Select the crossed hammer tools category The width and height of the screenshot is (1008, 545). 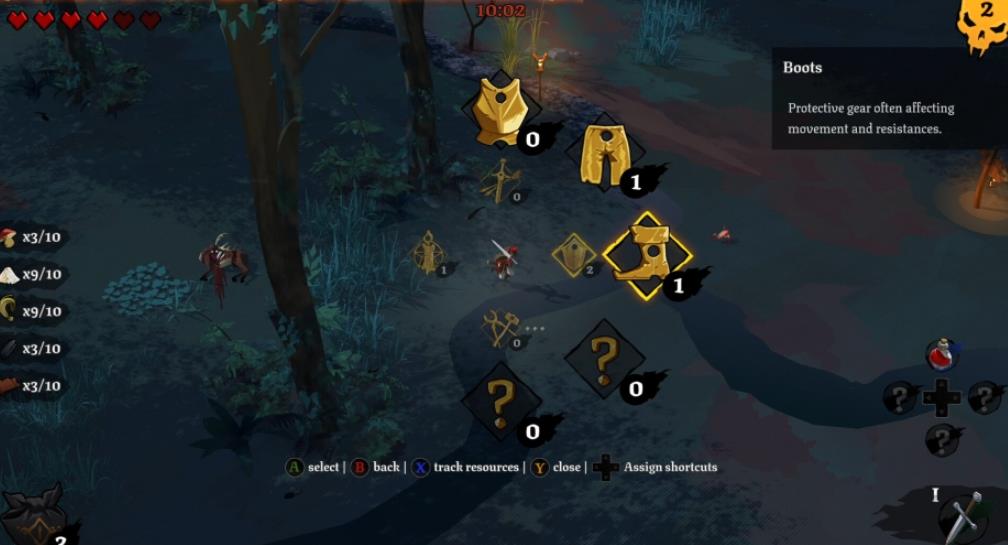(x=499, y=328)
